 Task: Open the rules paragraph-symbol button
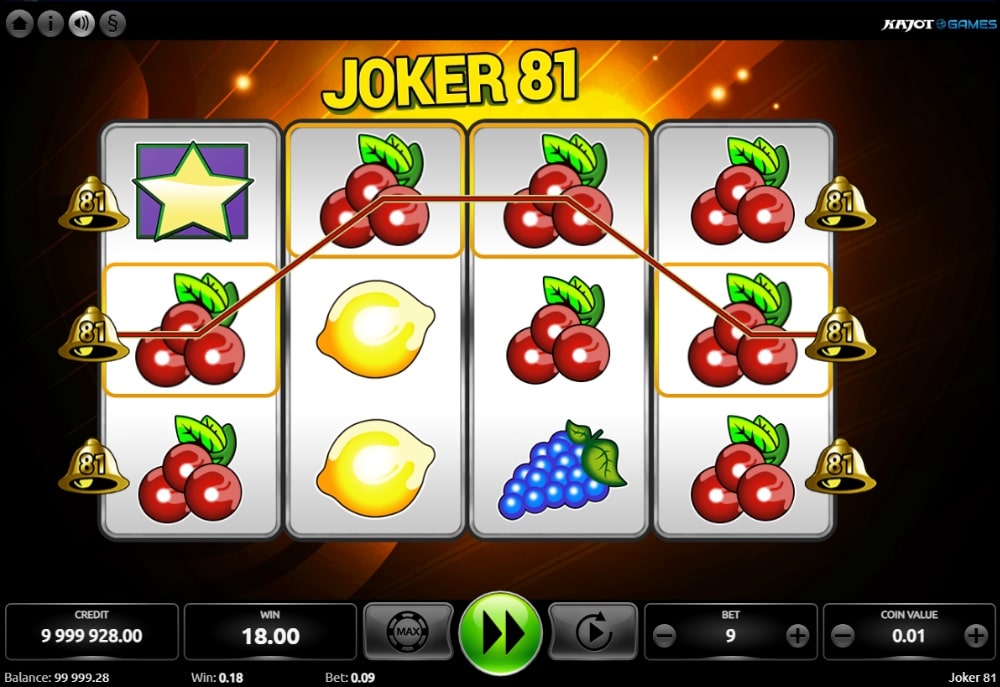(x=112, y=23)
